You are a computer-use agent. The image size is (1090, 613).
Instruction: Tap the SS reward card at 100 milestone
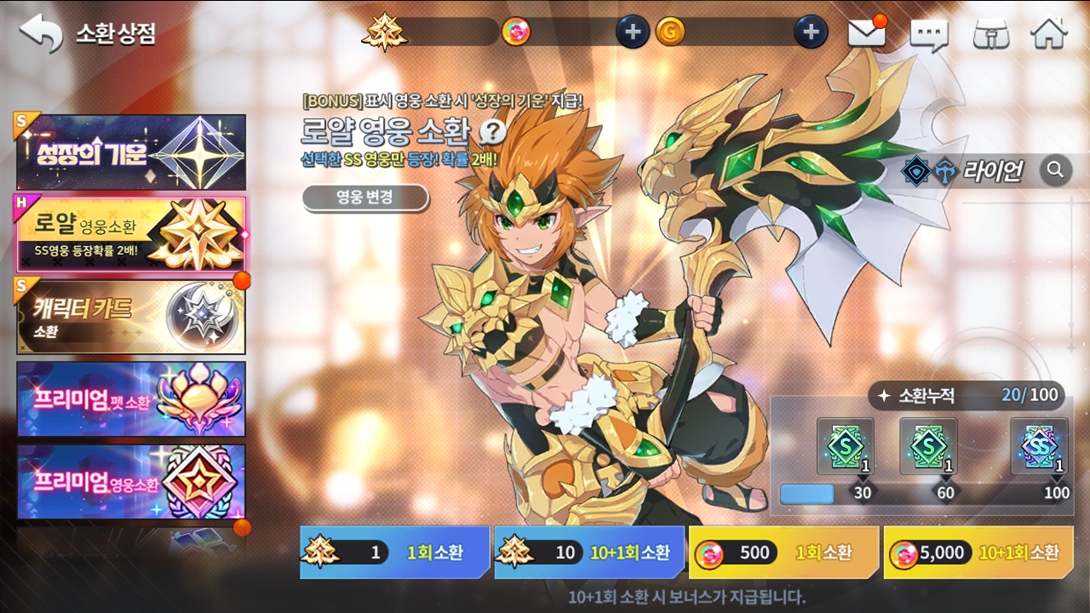(x=1038, y=447)
